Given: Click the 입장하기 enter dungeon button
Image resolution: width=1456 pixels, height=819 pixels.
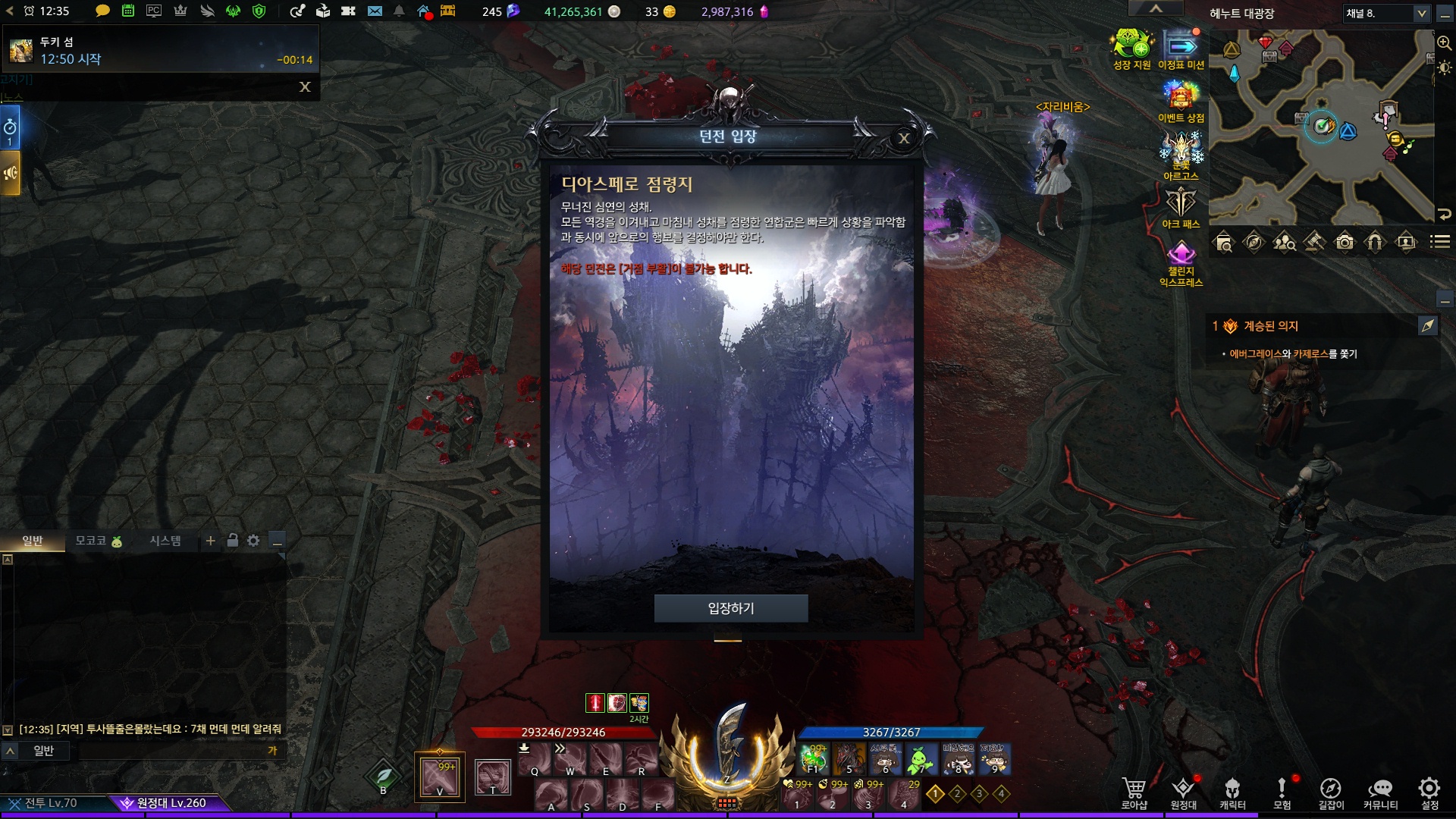Looking at the screenshot, I should 730,608.
